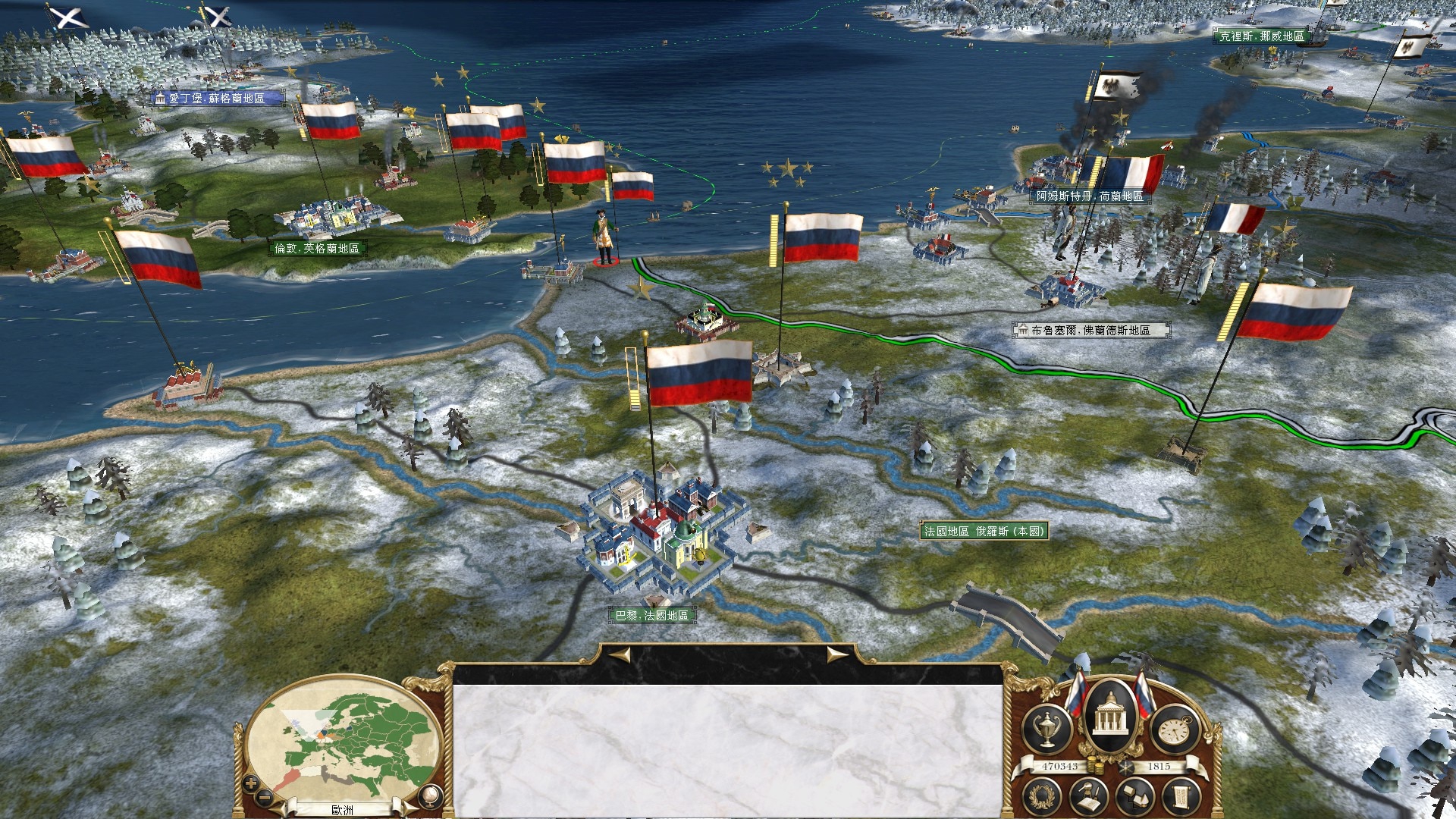Select the 倫敦 city label
Image resolution: width=1456 pixels, height=819 pixels.
317,249
